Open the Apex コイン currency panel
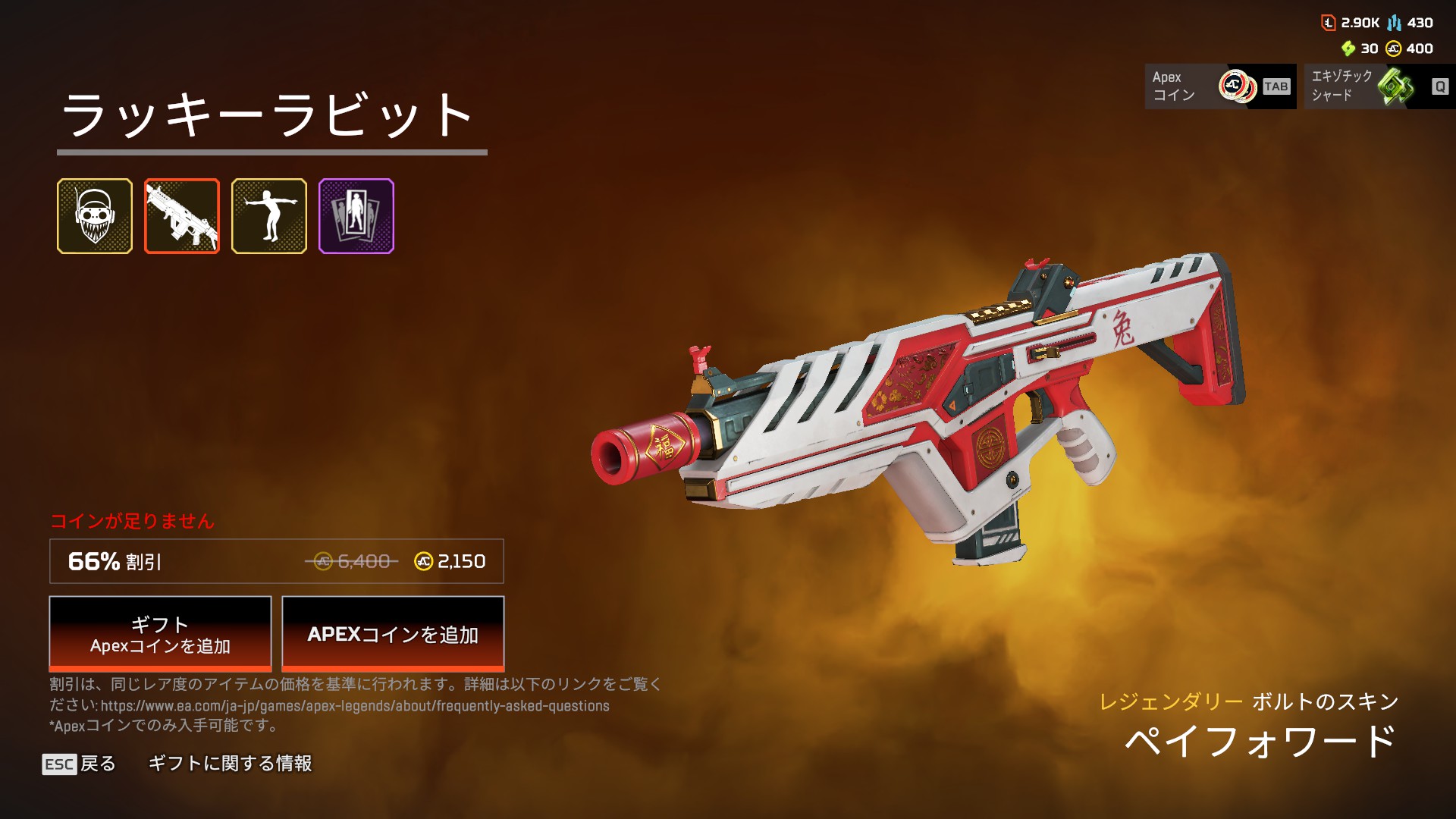1456x819 pixels. (1220, 86)
